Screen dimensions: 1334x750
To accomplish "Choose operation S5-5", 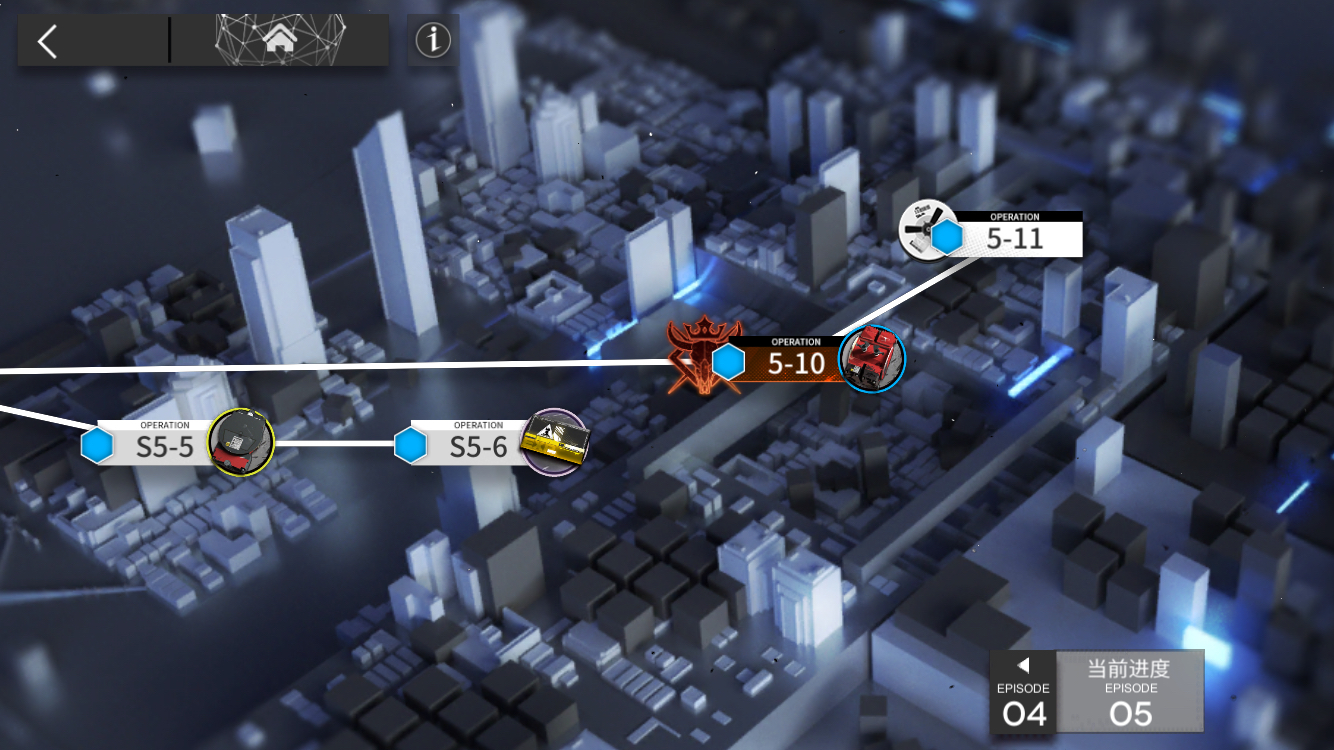I will (x=164, y=445).
